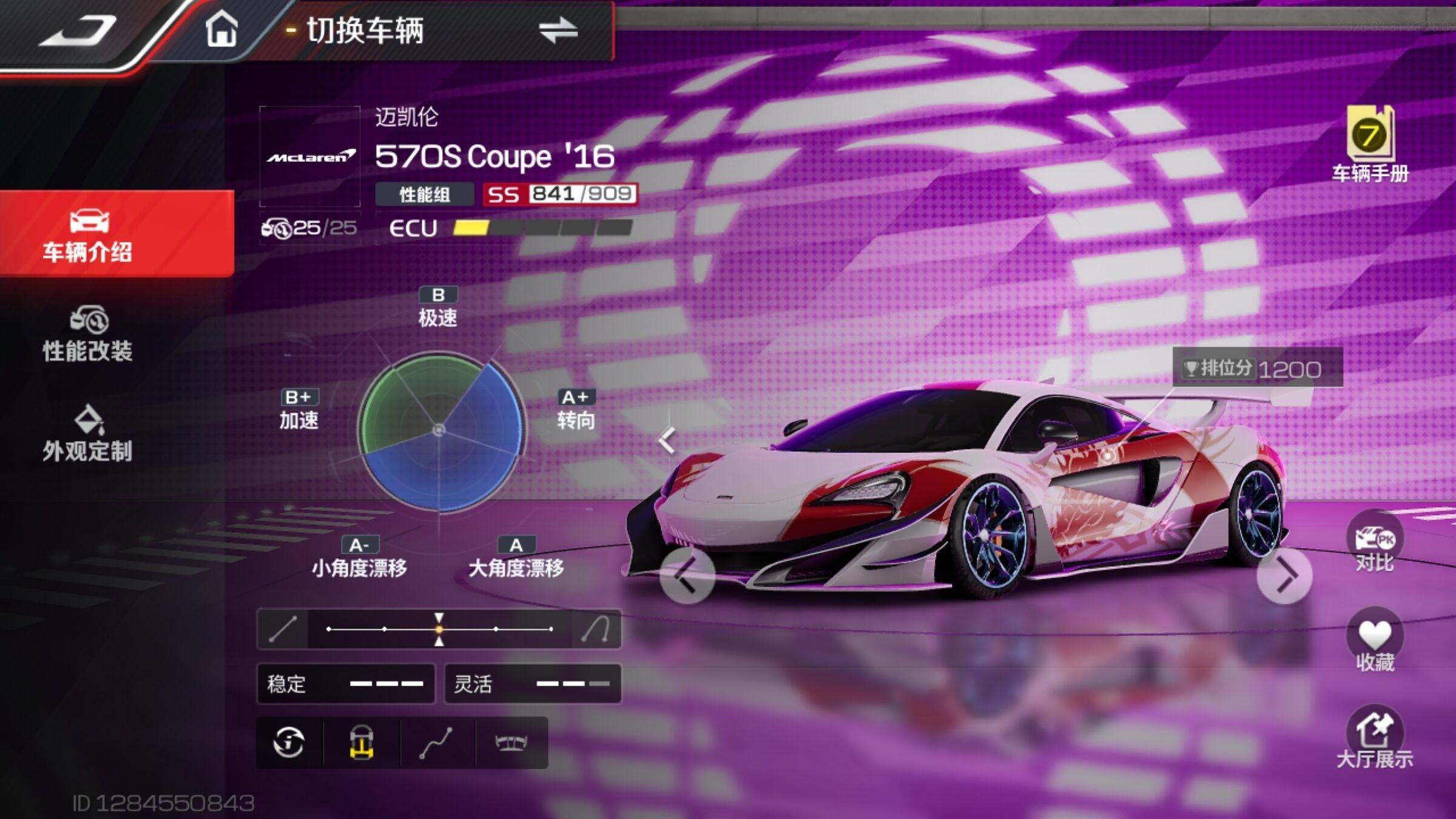1456x819 pixels.
Task: Open the 车辆手册 vehicle handbook
Action: pos(1369,144)
